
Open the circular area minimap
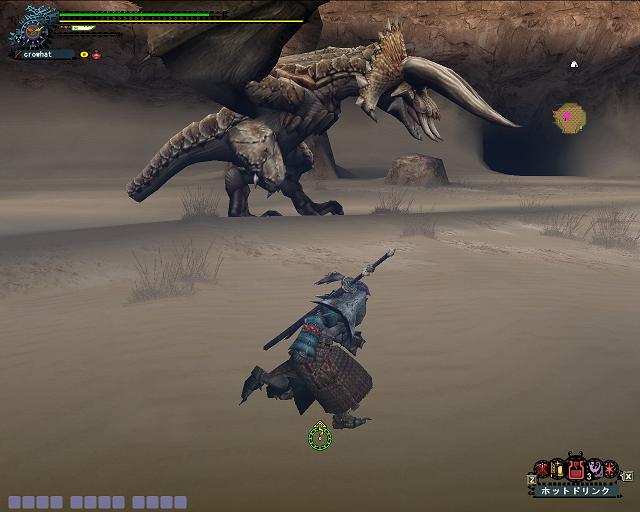click(570, 117)
